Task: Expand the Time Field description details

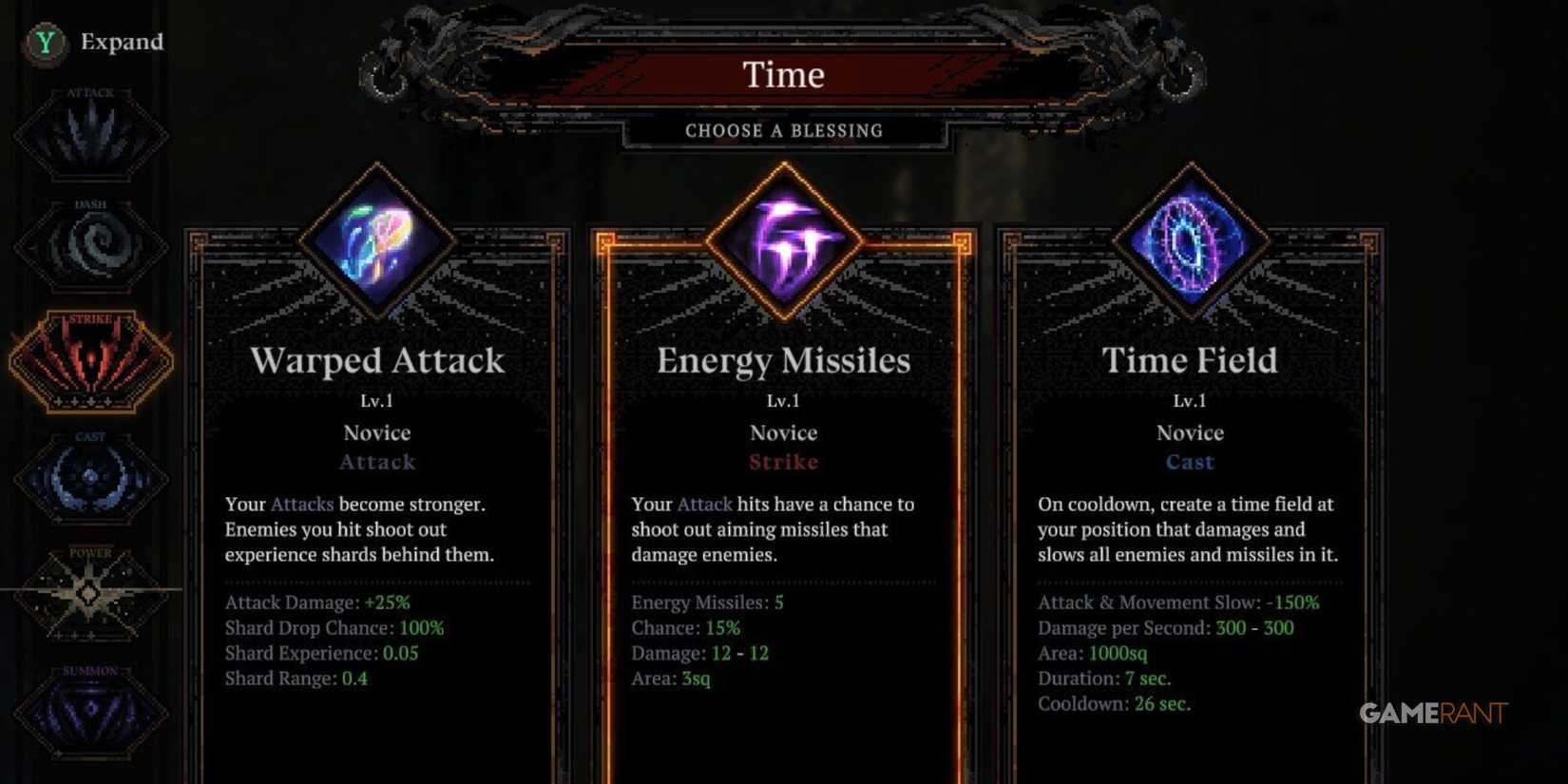Action: [x=1188, y=529]
